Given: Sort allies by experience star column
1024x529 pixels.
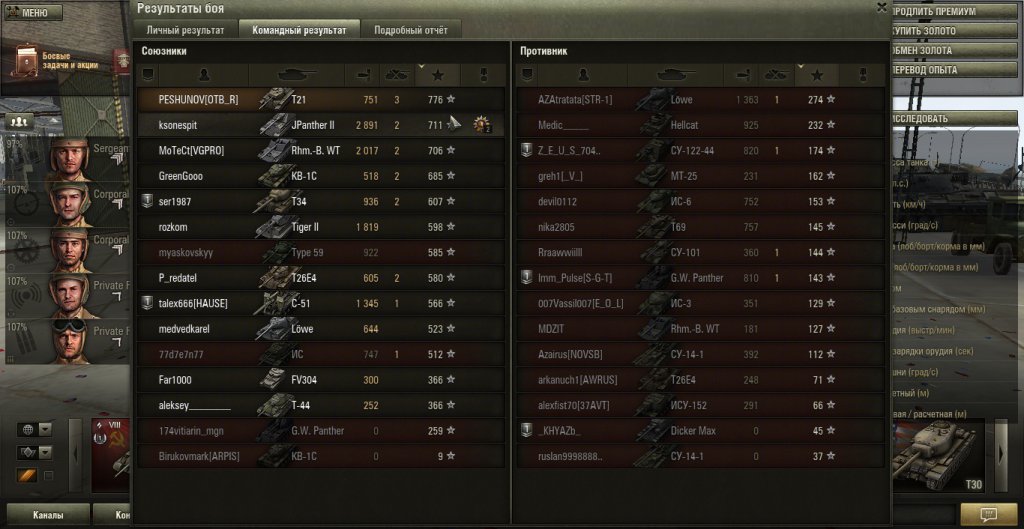Looking at the screenshot, I should tap(437, 74).
